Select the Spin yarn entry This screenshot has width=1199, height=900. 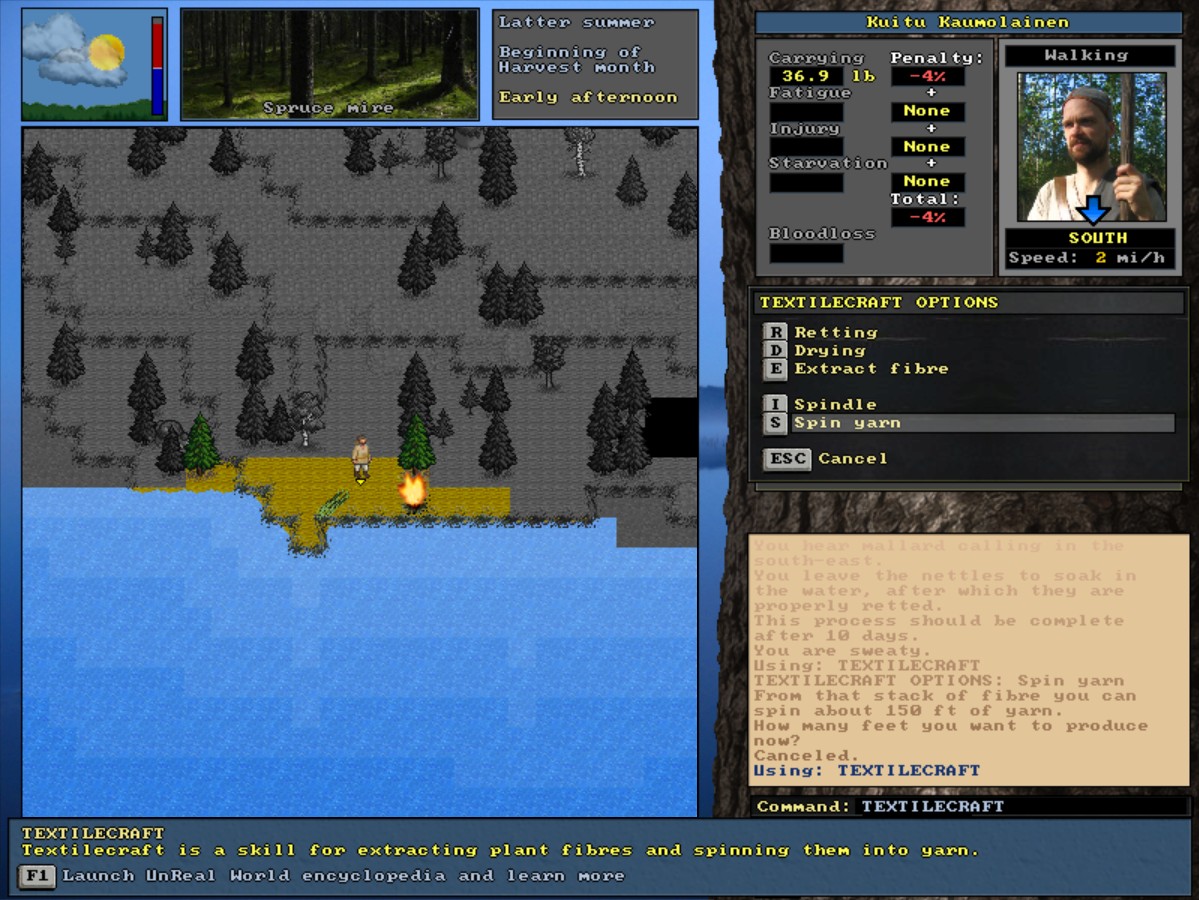[x=847, y=423]
